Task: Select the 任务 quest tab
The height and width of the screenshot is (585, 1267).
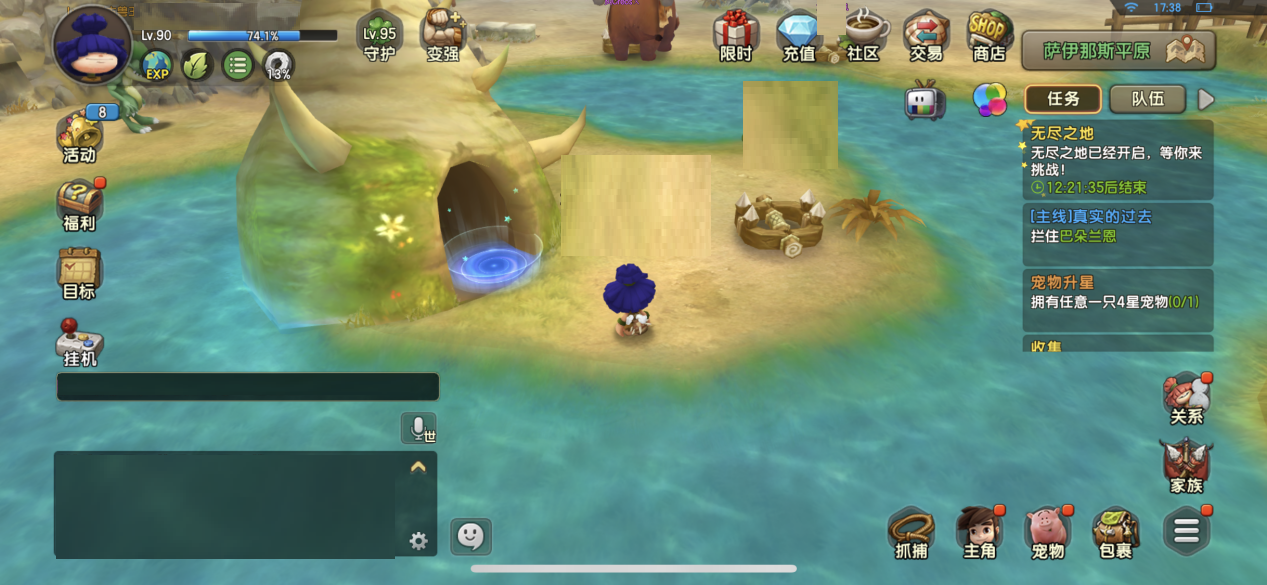Action: tap(1063, 99)
